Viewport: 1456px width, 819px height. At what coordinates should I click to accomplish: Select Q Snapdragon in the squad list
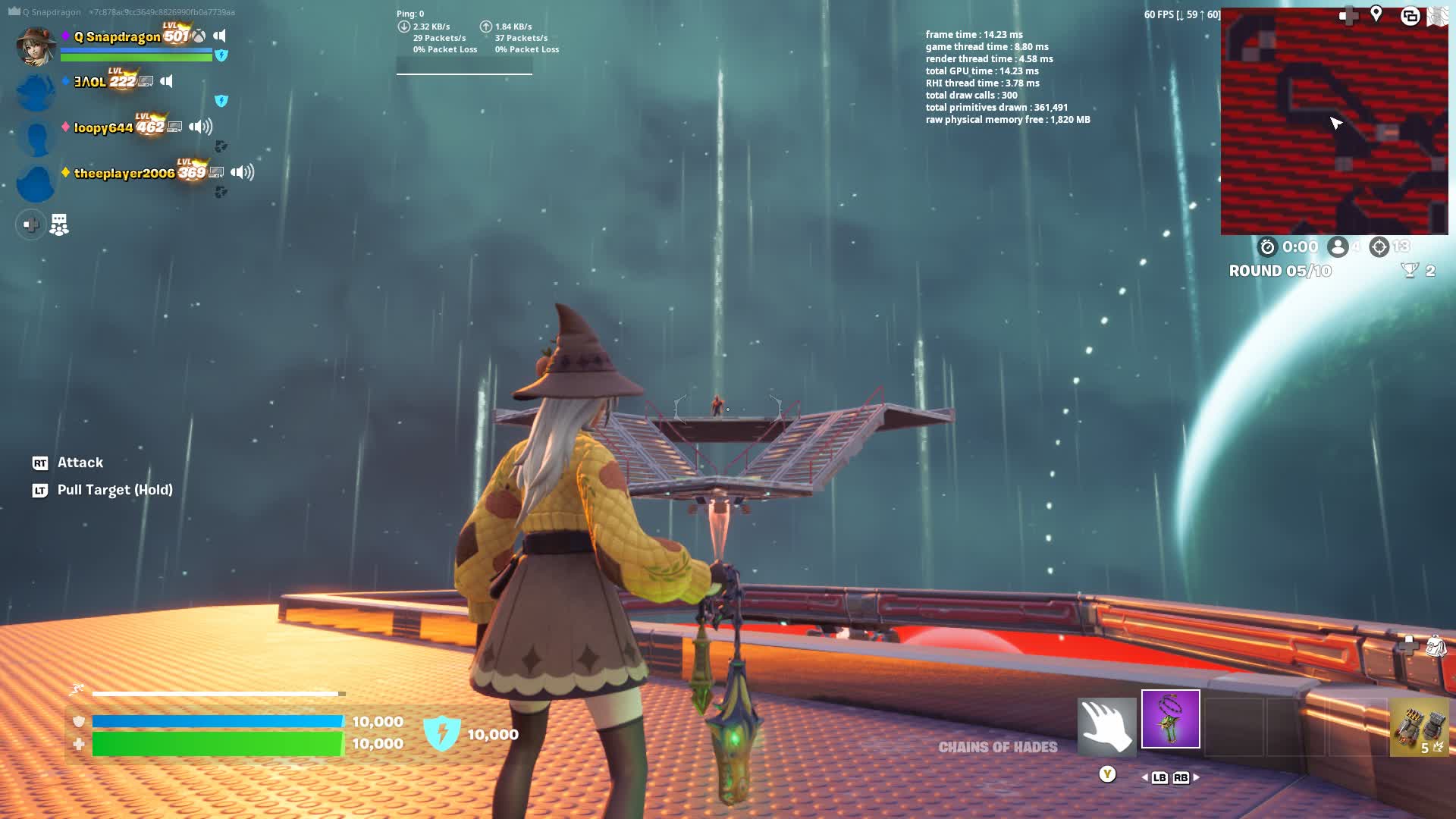(117, 36)
